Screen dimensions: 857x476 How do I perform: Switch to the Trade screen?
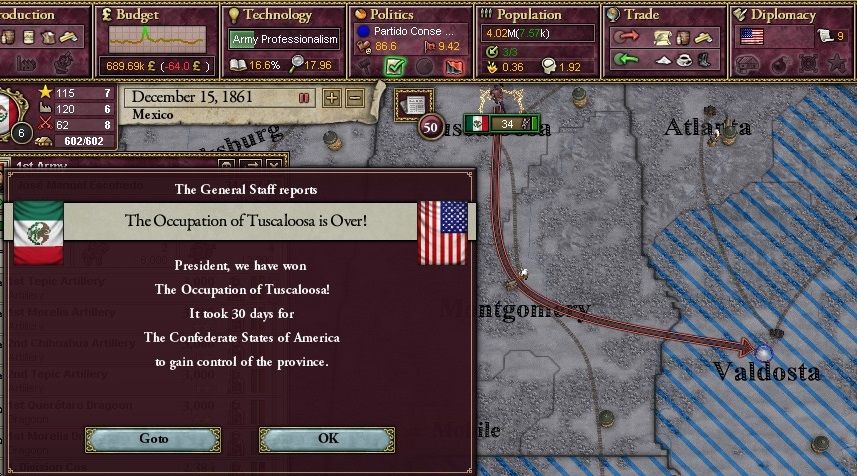pos(641,15)
